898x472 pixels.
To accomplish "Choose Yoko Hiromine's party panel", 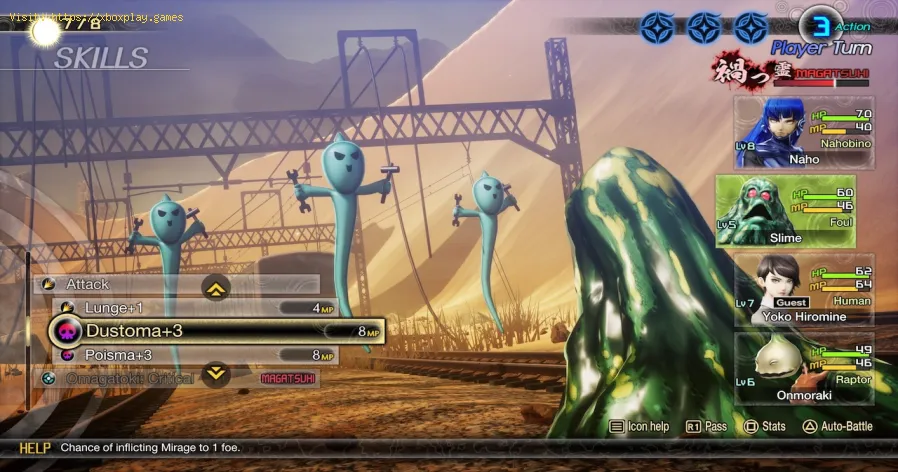I will tap(803, 289).
